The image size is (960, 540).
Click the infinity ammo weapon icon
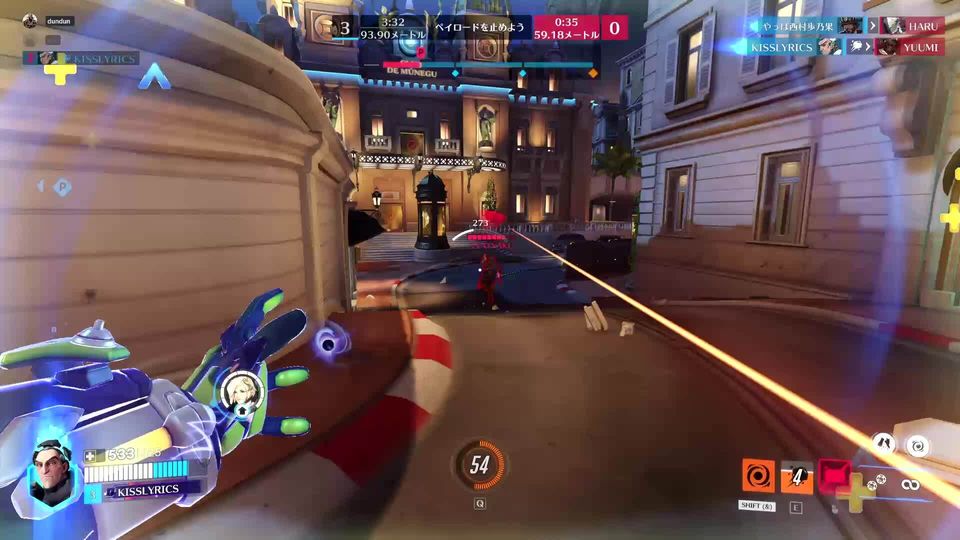tap(909, 484)
